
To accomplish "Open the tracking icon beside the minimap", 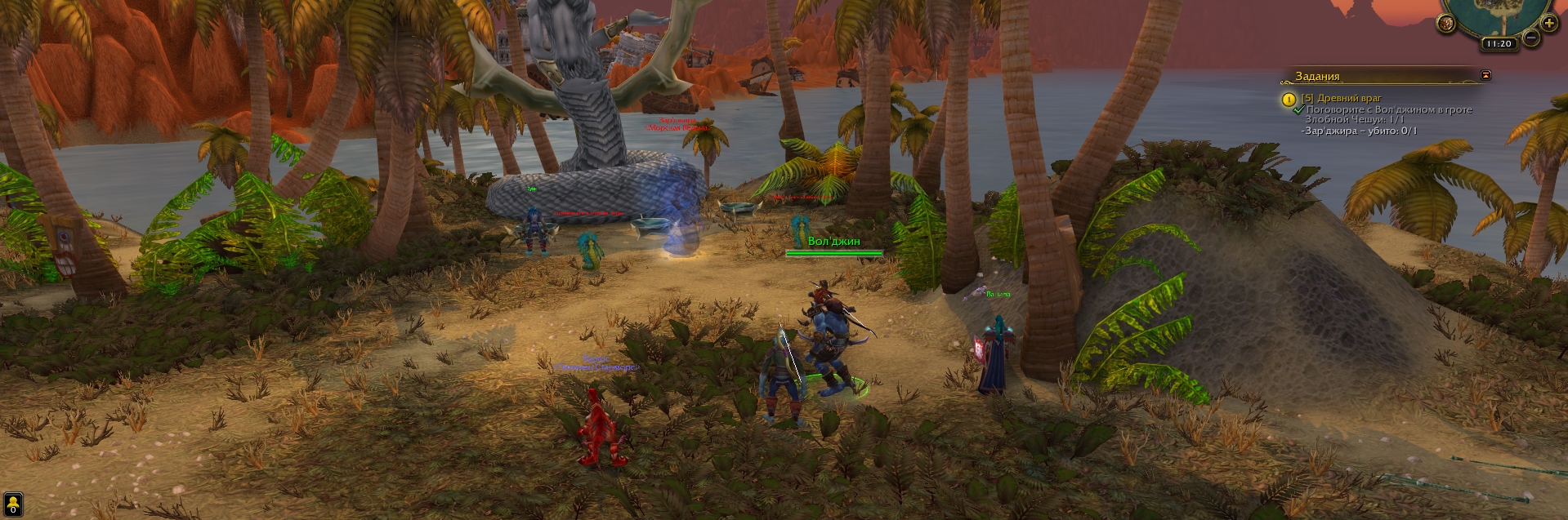I will pos(1446,24).
